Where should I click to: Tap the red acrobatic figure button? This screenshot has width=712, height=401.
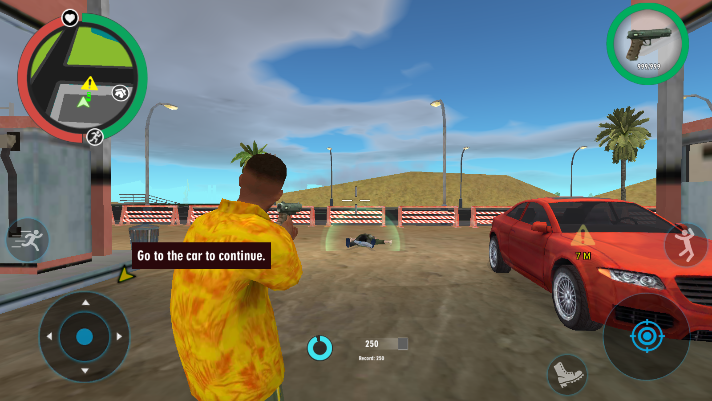[685, 244]
